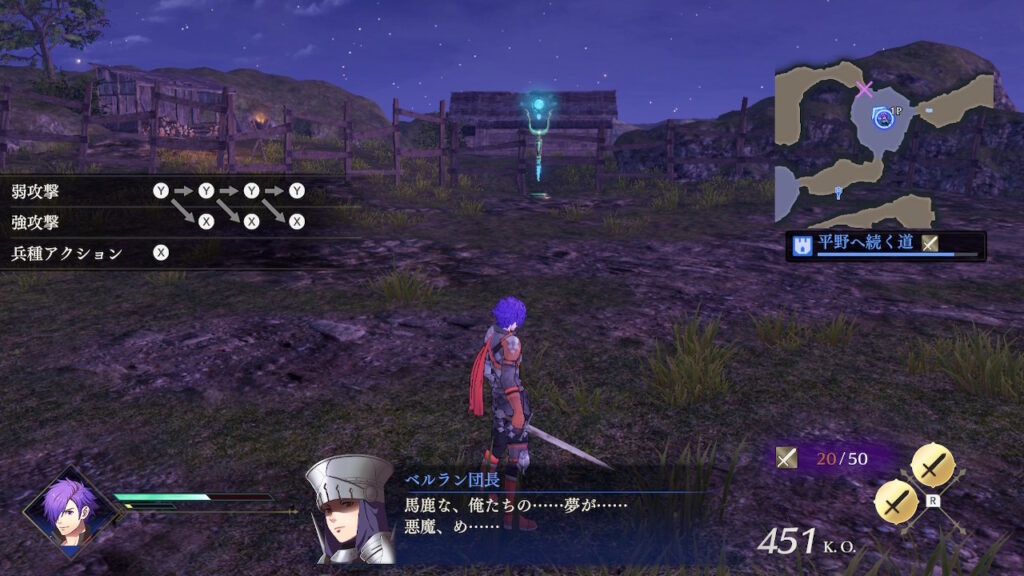The height and width of the screenshot is (576, 1024).
Task: Select the 平野へ続く道 objective banner
Action: [x=885, y=245]
